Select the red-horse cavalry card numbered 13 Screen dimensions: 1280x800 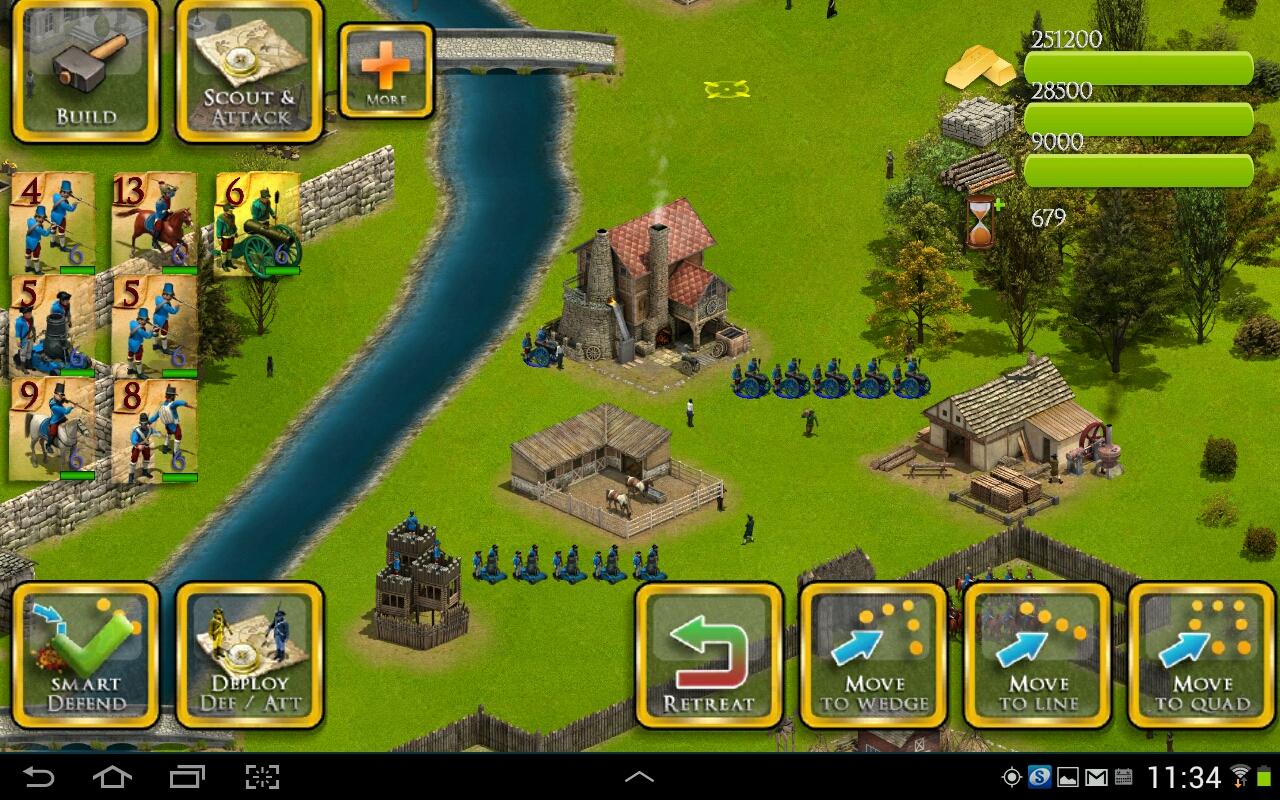(153, 223)
